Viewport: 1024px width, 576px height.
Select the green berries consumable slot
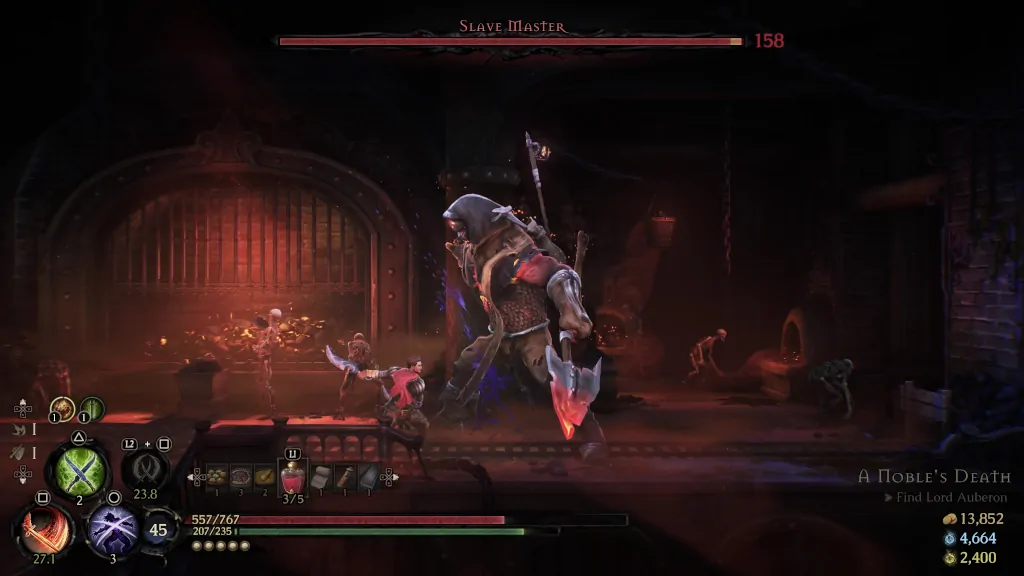tap(215, 477)
